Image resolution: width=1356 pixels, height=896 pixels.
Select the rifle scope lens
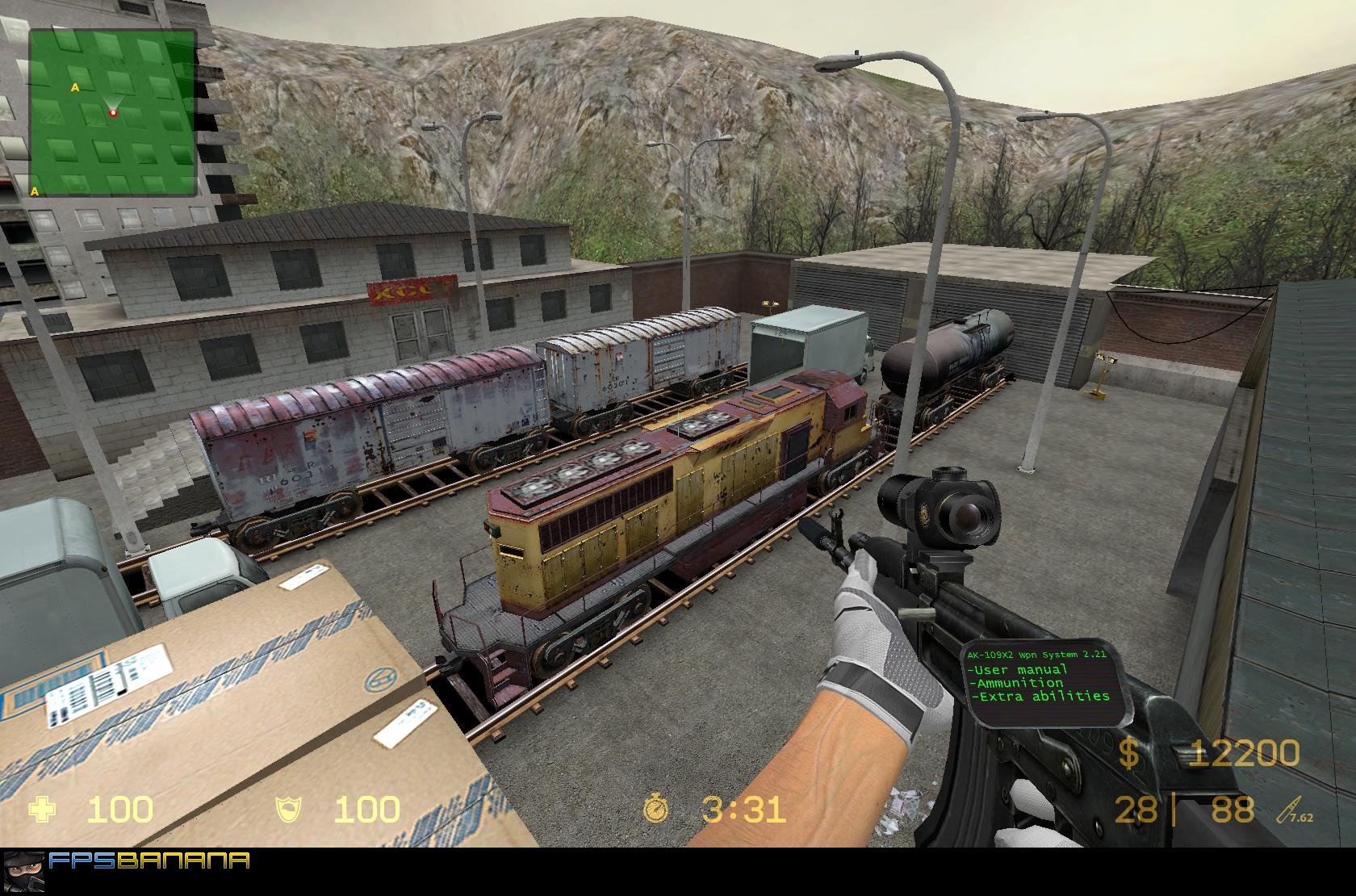968,517
